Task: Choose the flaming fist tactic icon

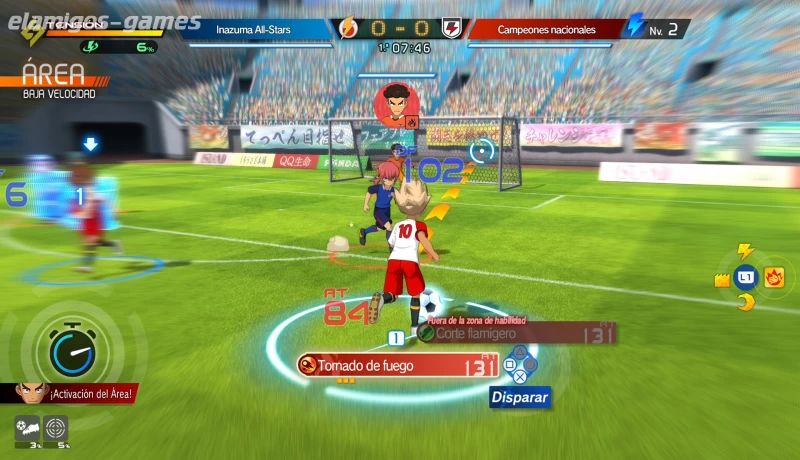Action: [x=774, y=277]
